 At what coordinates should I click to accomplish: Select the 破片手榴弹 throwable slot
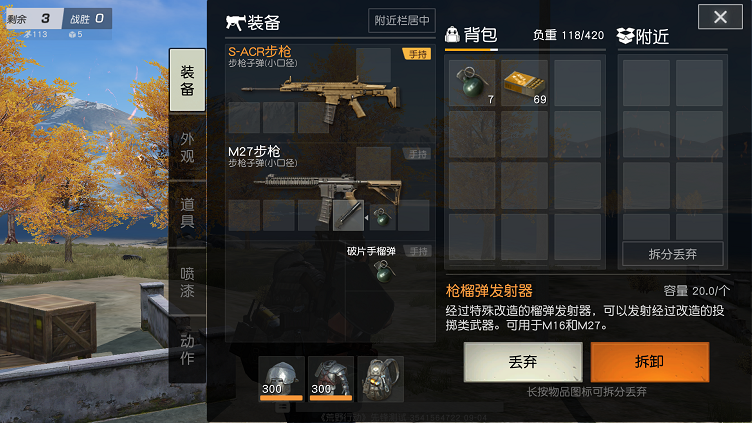tap(381, 270)
